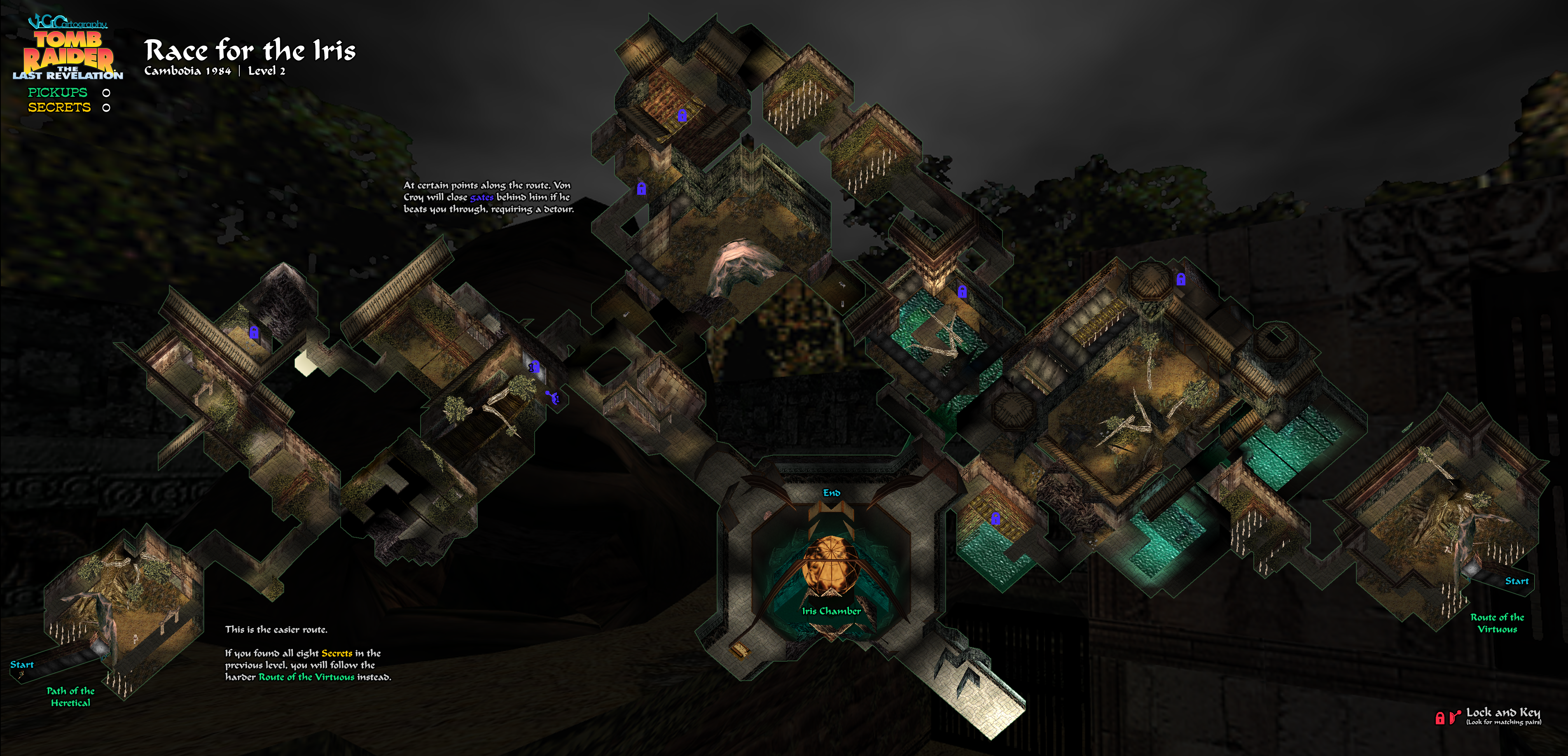Image resolution: width=1568 pixels, height=756 pixels.
Task: Select the Route of the Virtuous label
Action: [x=1497, y=623]
